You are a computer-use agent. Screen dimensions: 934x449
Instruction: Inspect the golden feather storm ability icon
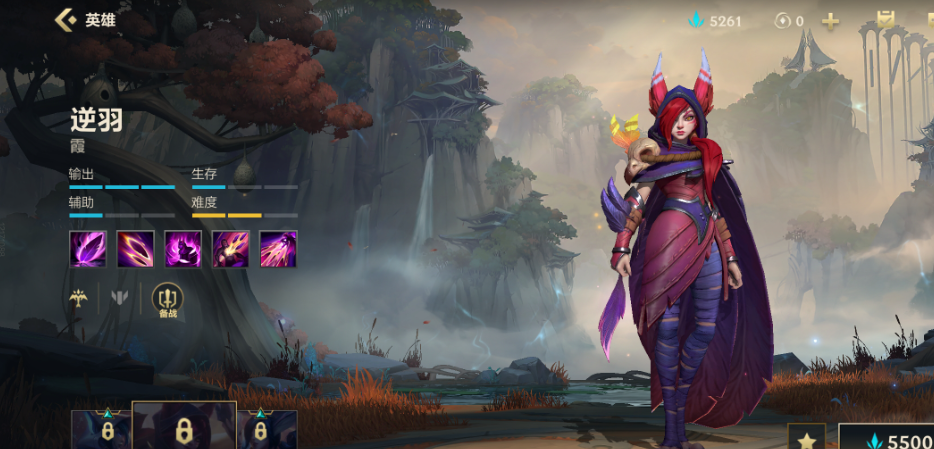pyautogui.click(x=278, y=248)
